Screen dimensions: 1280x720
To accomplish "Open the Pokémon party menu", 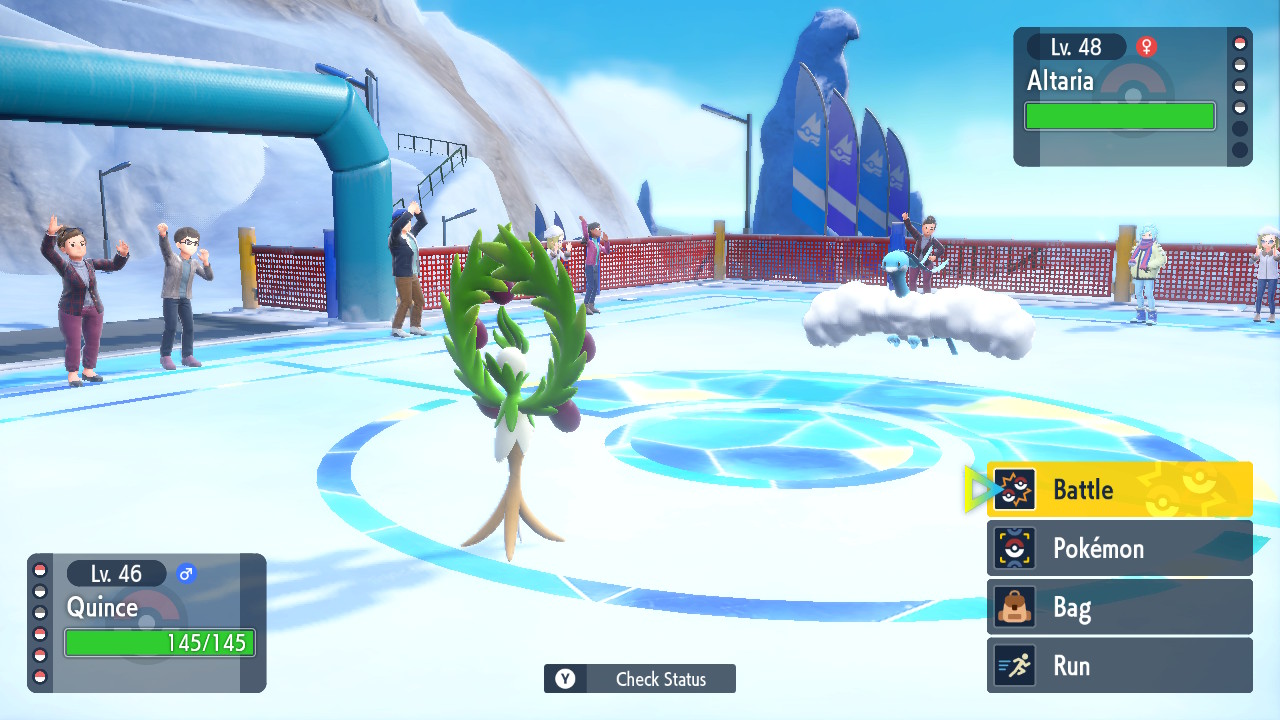I will [1118, 548].
